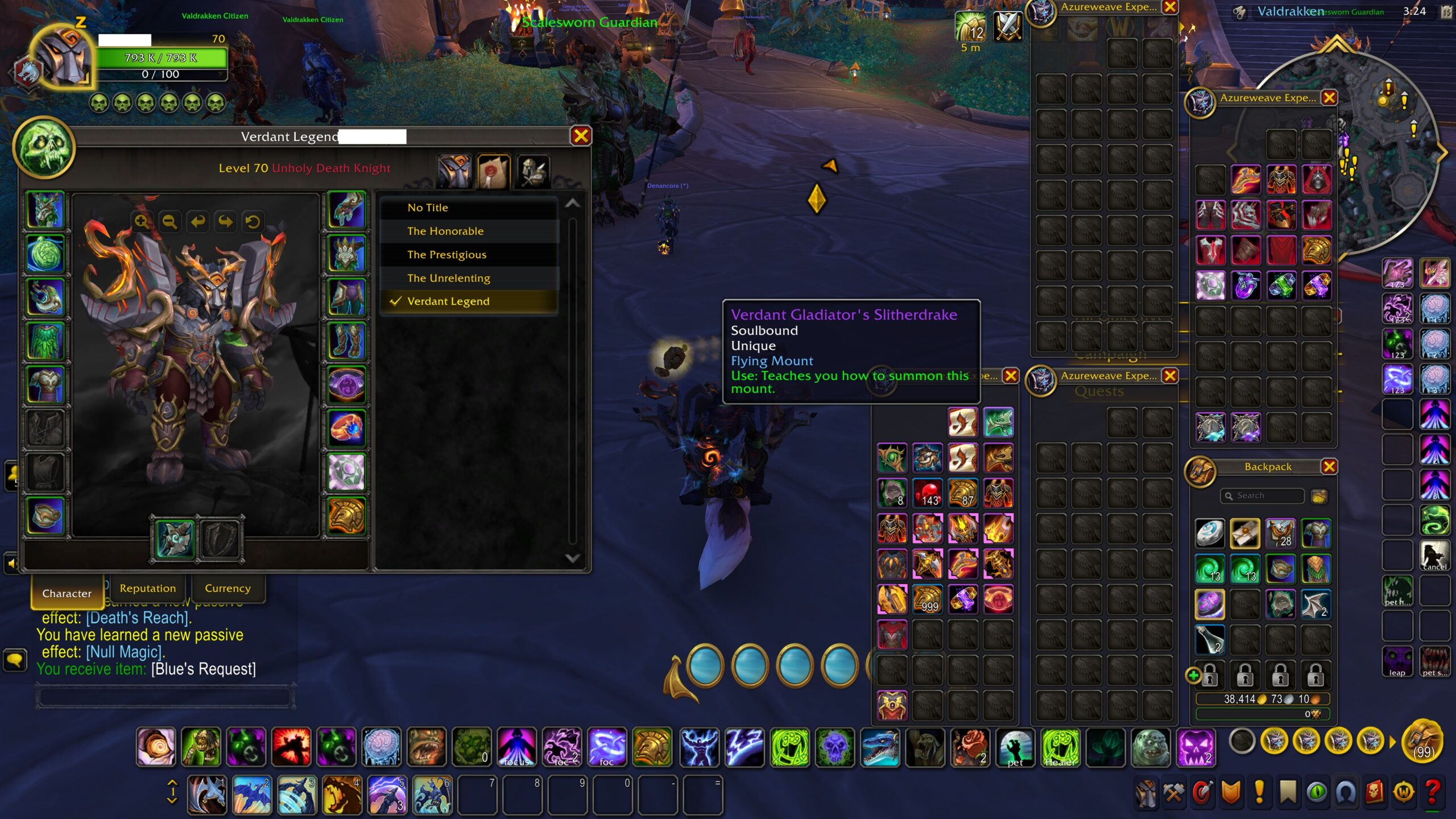The image size is (1456, 819).
Task: Reset the character model view
Action: coord(253,221)
